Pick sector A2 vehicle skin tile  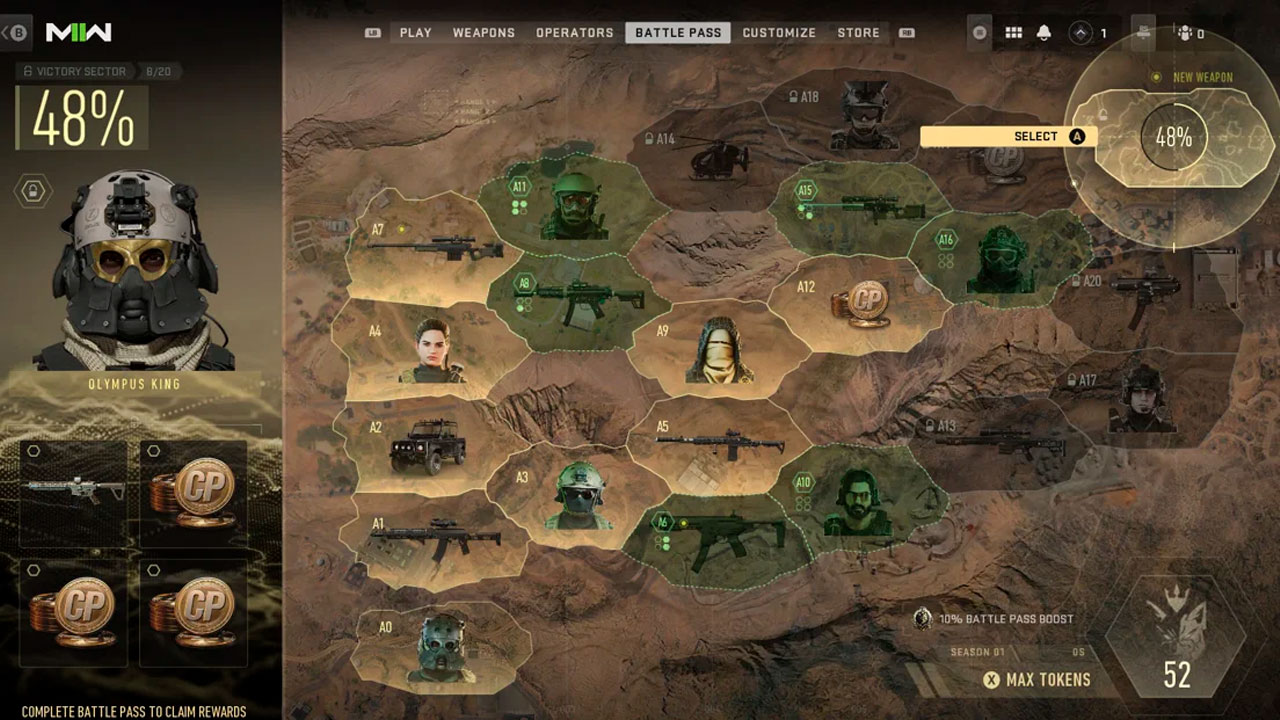coord(426,447)
